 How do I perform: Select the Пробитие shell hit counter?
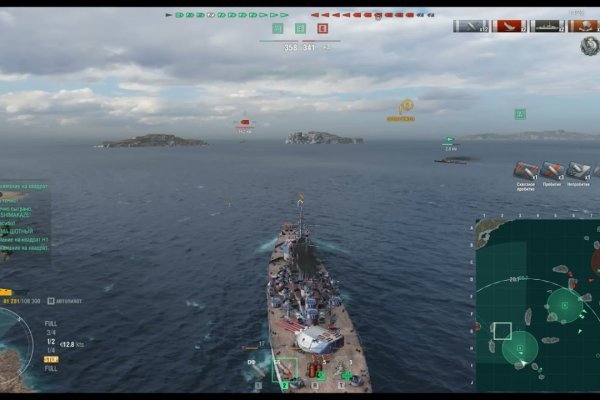pos(552,171)
